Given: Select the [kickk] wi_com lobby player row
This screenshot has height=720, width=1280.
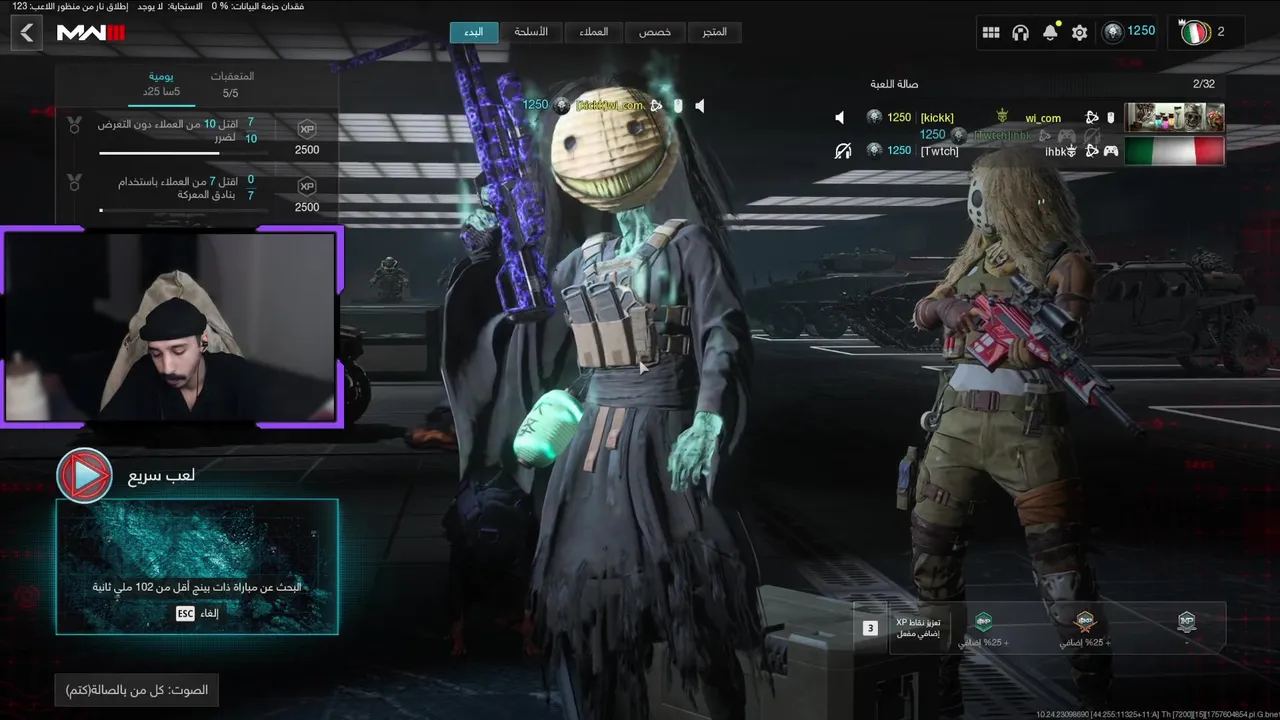Looking at the screenshot, I should point(1030,118).
